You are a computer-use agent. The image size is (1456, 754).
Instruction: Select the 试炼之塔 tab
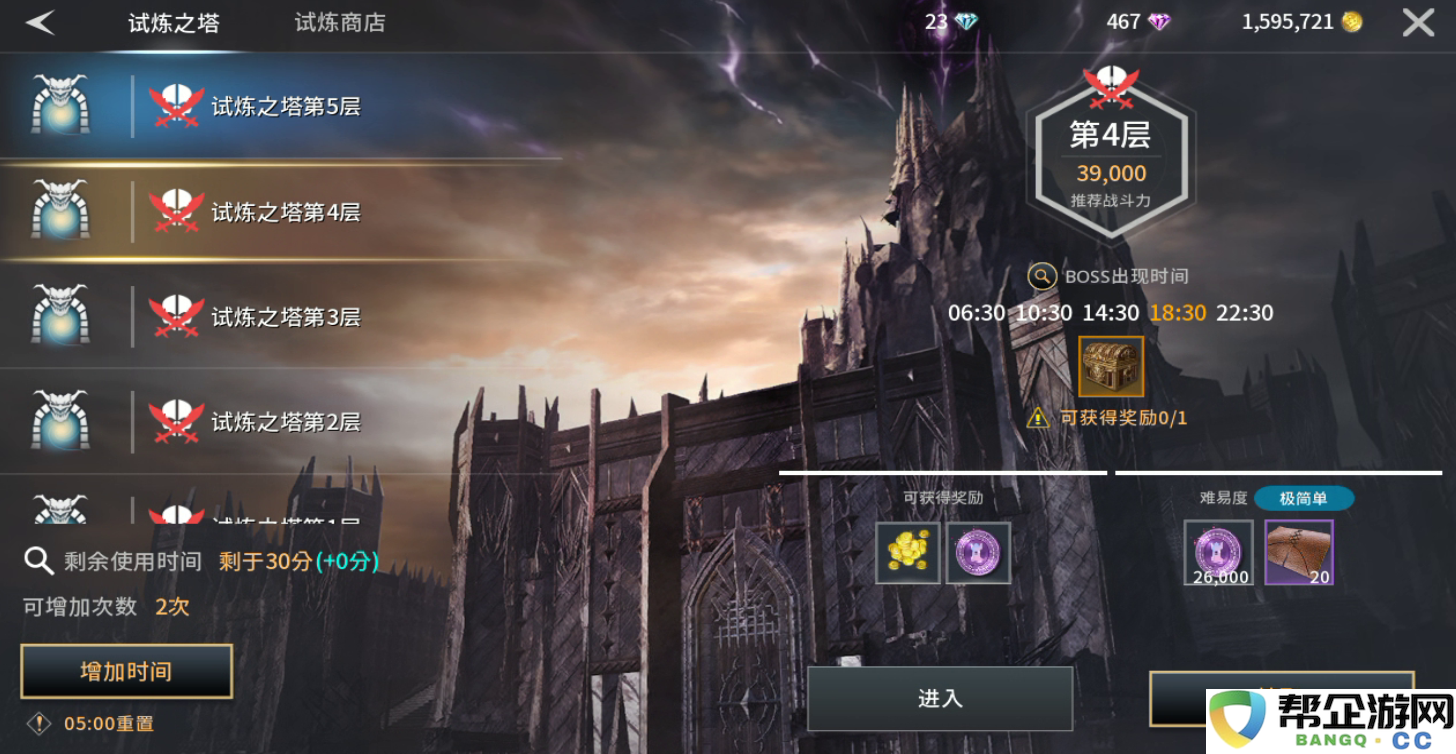173,22
